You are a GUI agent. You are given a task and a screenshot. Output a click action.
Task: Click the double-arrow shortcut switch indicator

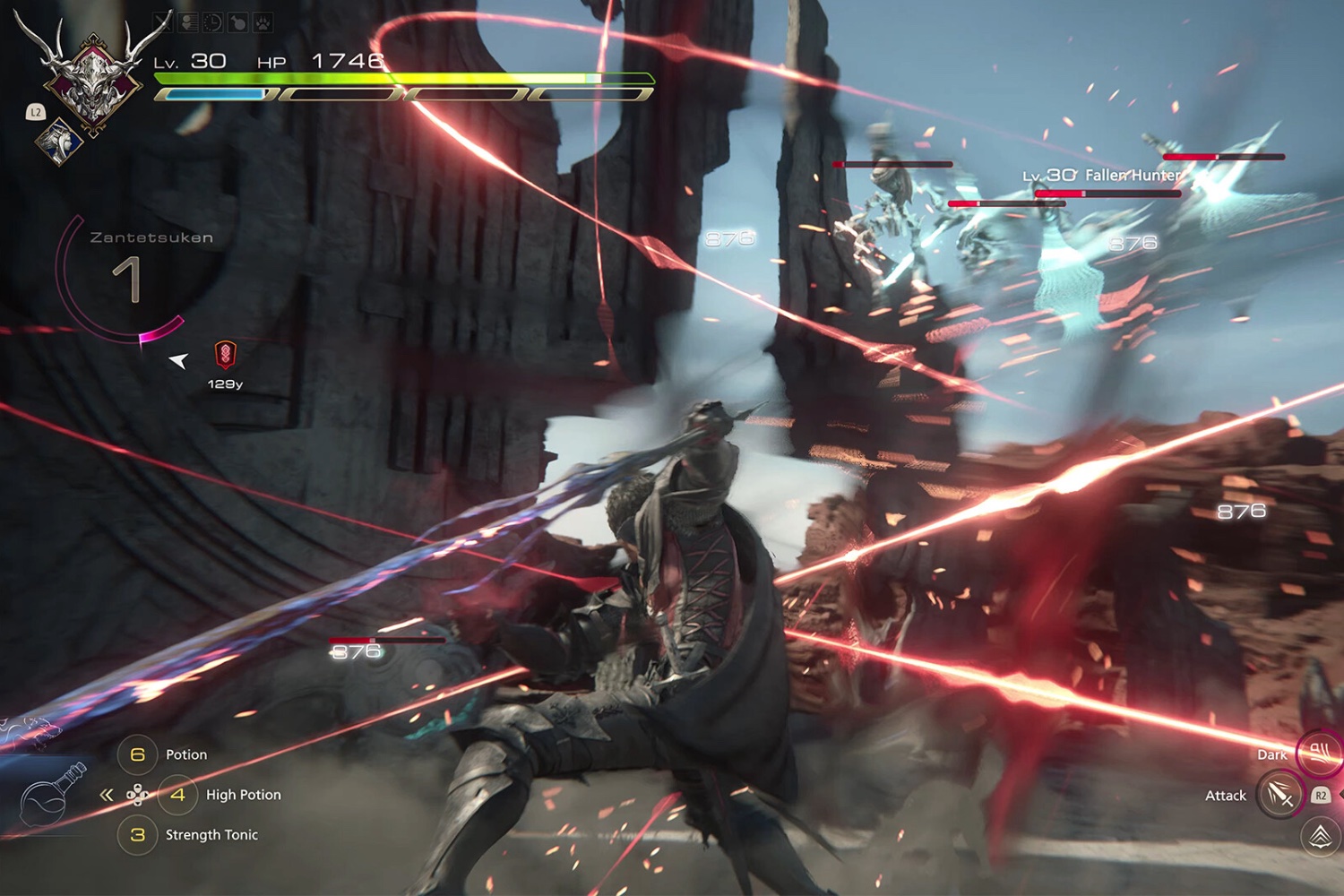107,795
